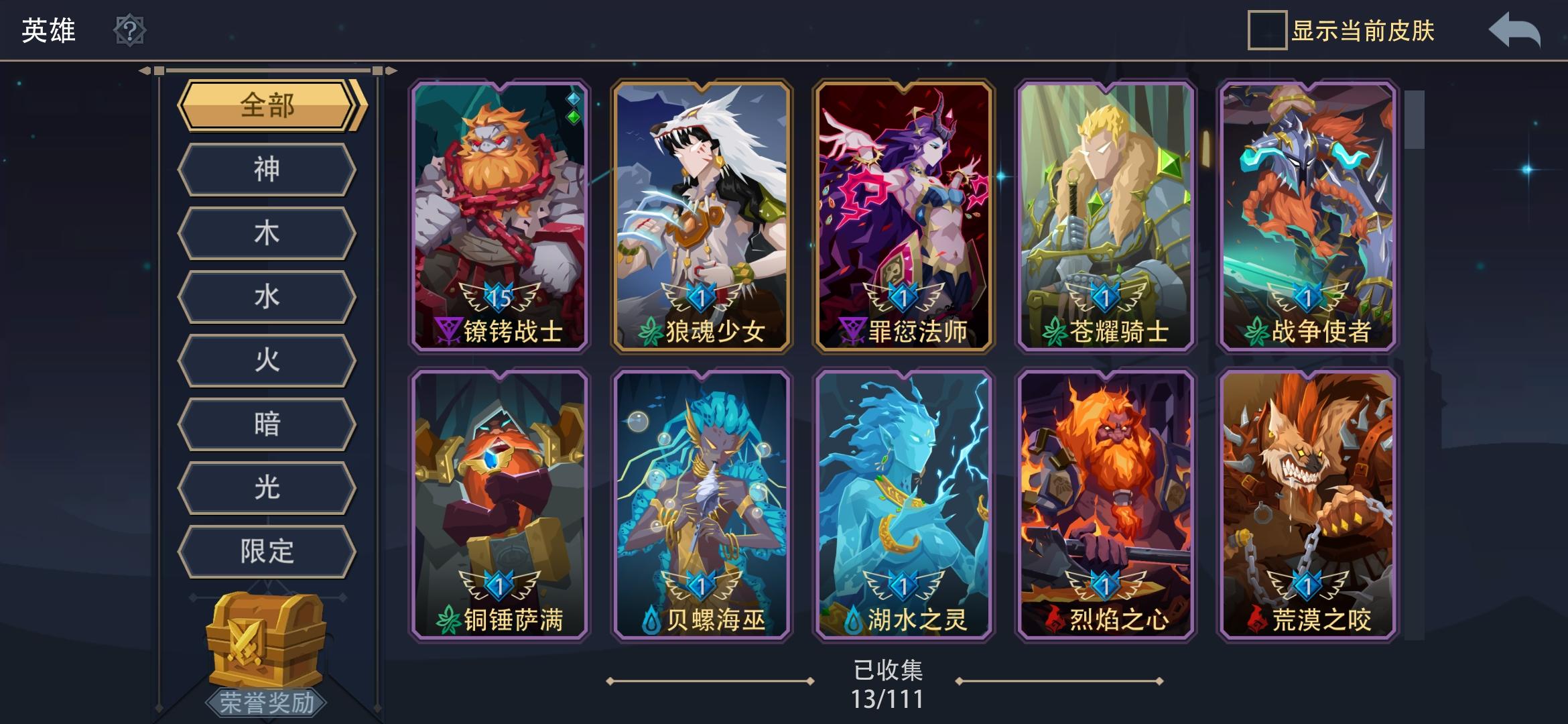Switch to the 全部 filter tab
The height and width of the screenshot is (724, 1568).
pos(267,106)
